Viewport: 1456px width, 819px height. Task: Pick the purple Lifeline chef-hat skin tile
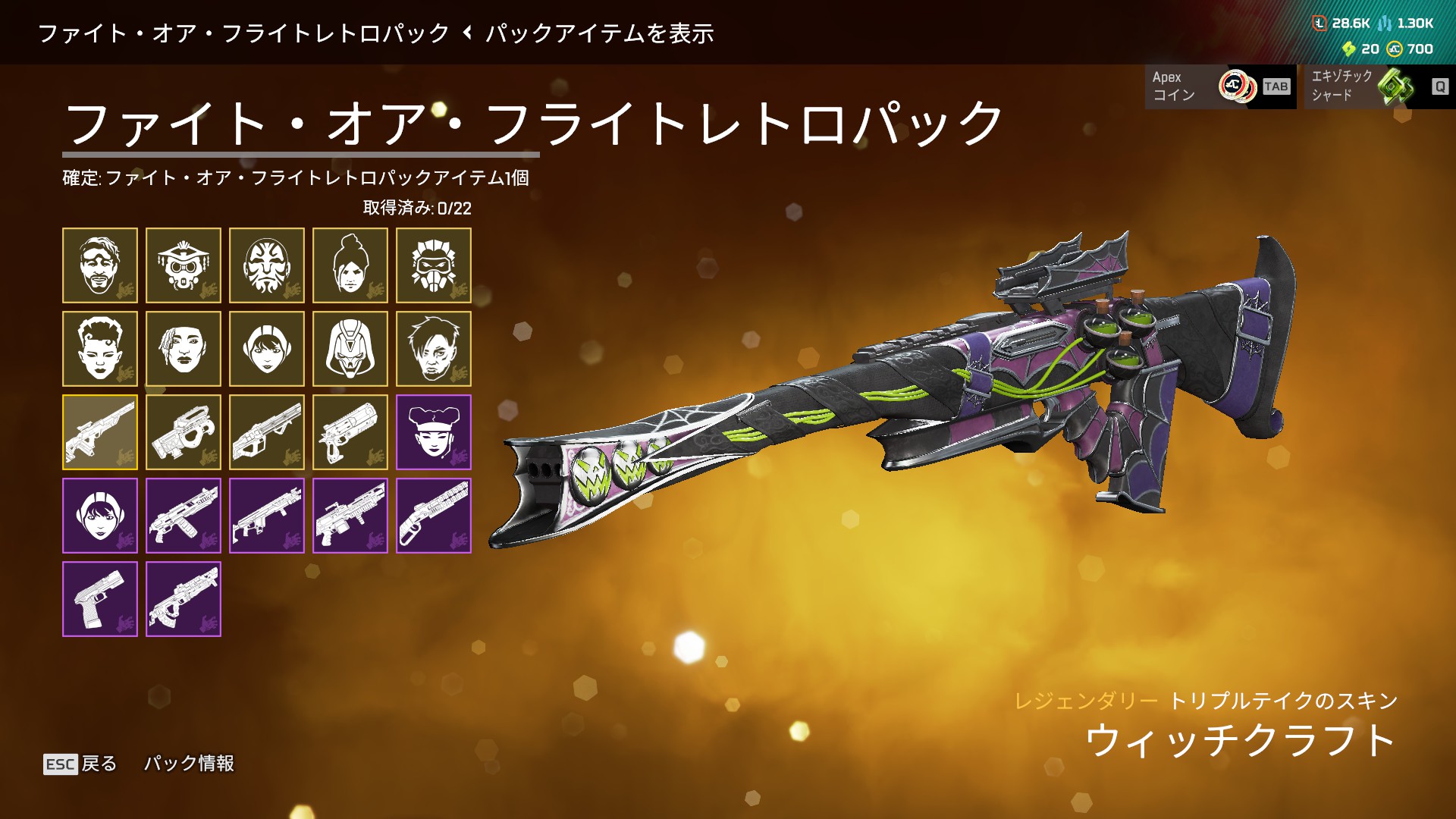tap(434, 432)
